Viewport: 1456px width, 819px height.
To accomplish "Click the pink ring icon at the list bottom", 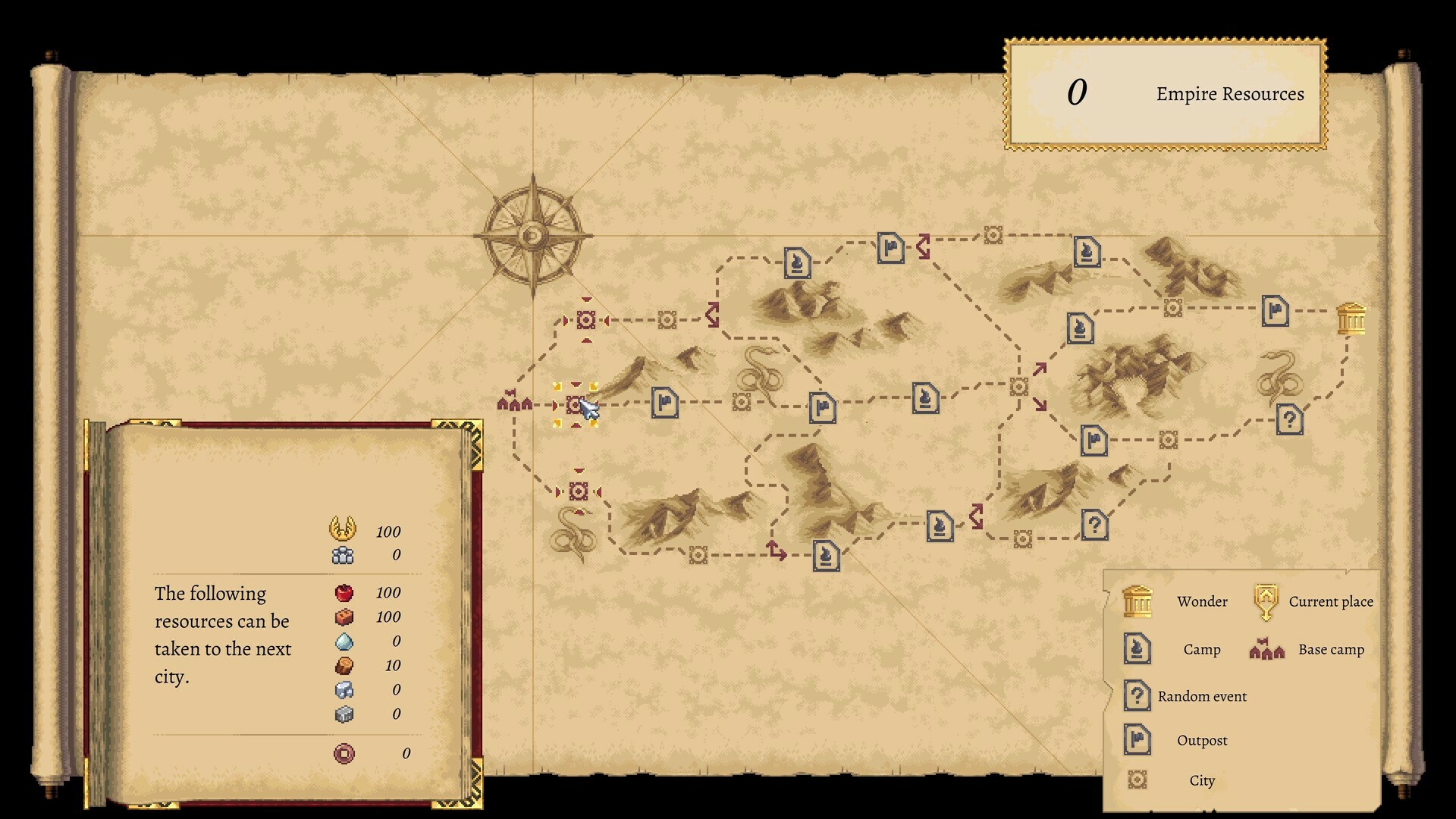I will 343,753.
